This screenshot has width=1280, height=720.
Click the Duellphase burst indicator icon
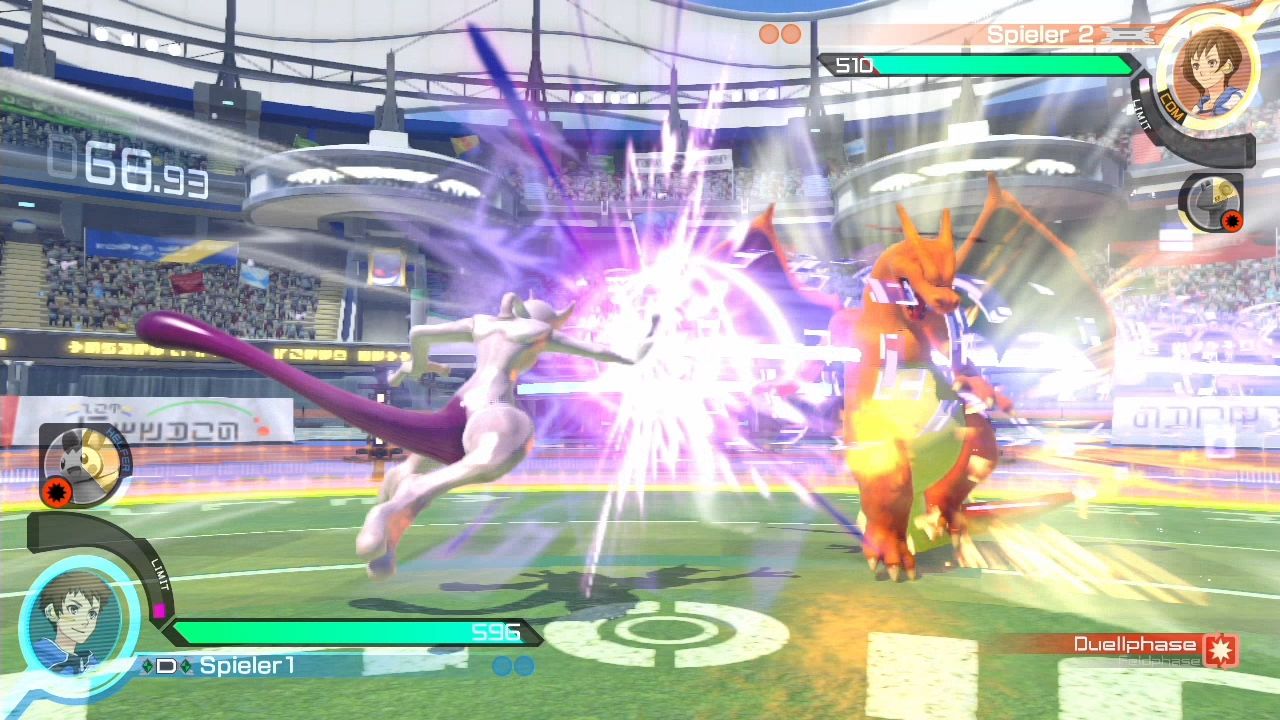tap(1221, 649)
